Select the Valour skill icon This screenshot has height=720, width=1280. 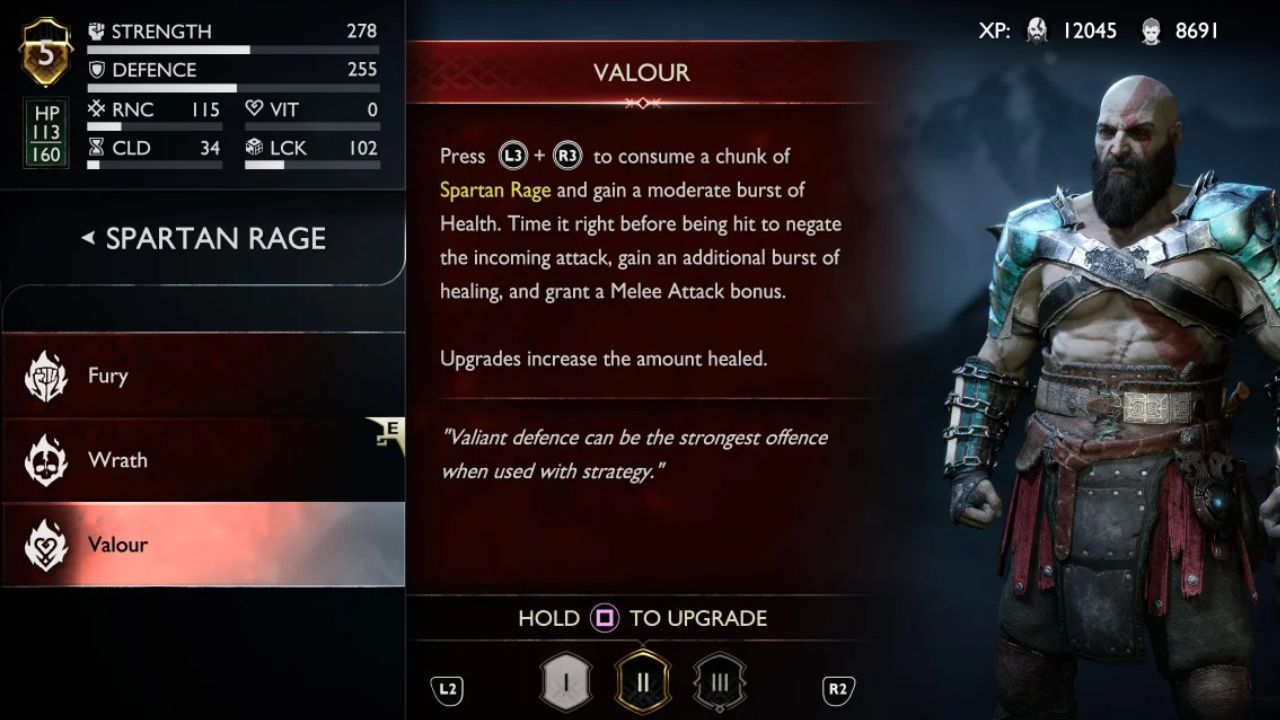tap(45, 543)
